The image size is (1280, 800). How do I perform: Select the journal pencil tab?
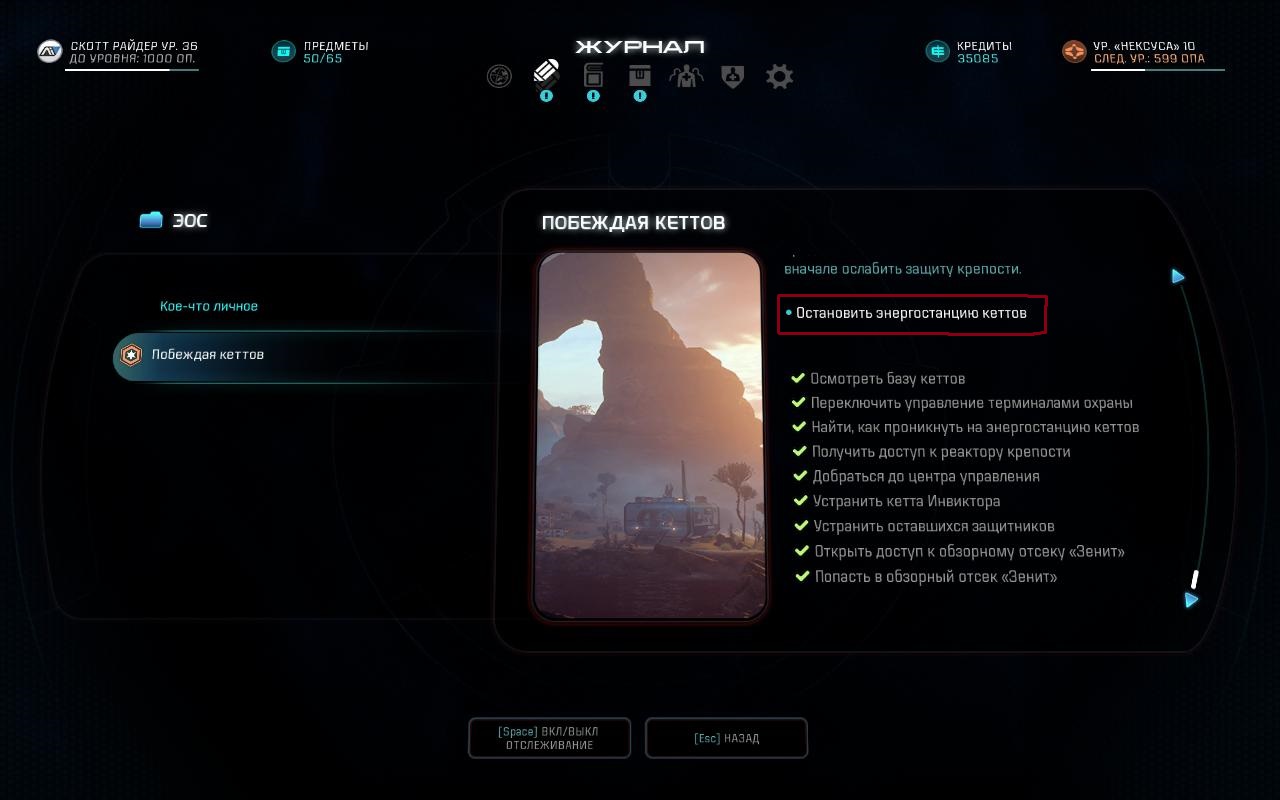(x=546, y=73)
